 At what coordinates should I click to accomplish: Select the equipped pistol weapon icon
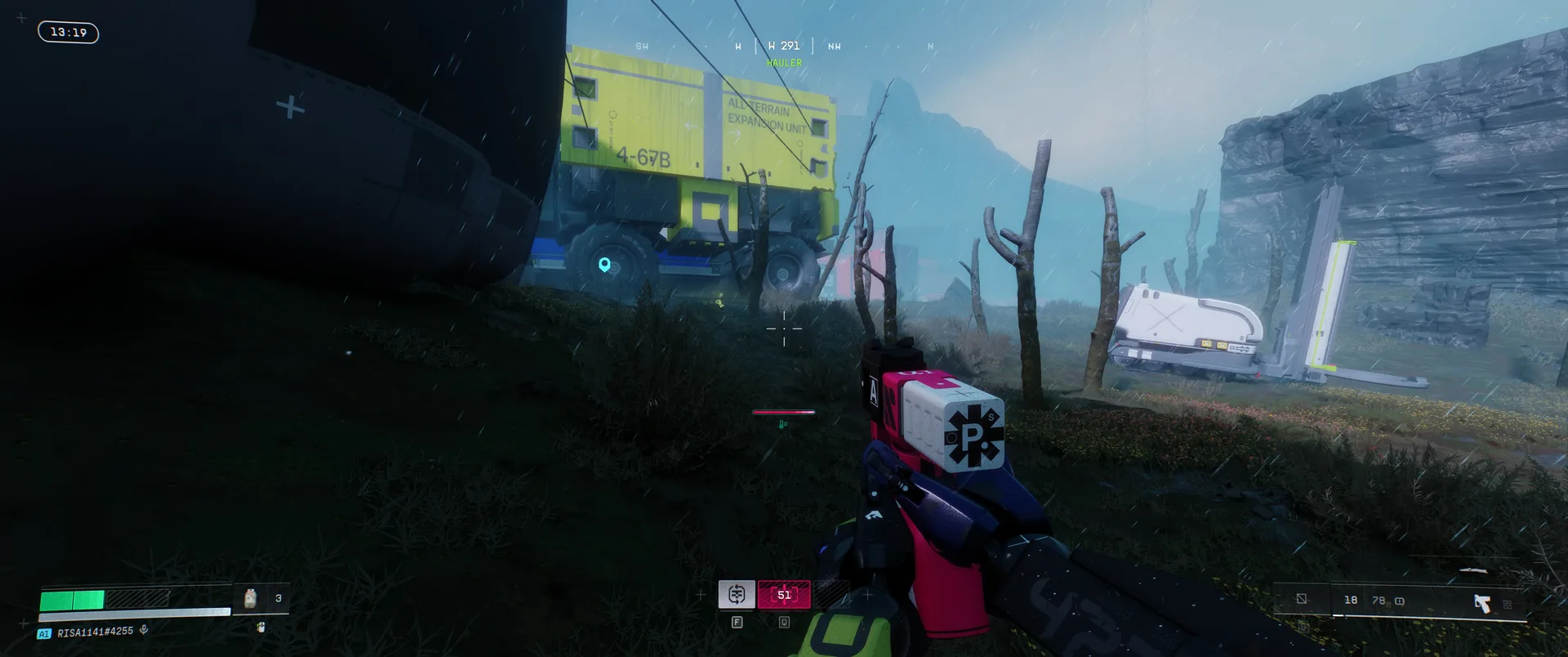pos(1481,603)
